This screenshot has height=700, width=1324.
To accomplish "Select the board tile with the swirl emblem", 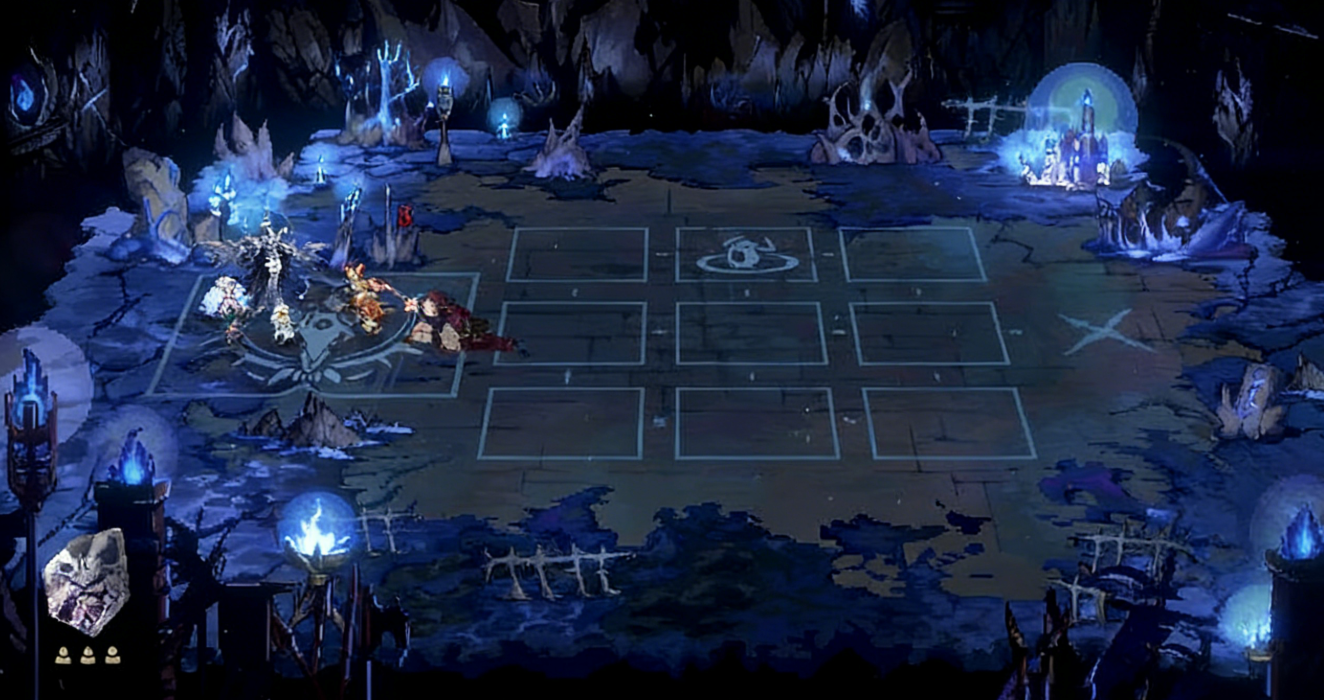I will [746, 255].
